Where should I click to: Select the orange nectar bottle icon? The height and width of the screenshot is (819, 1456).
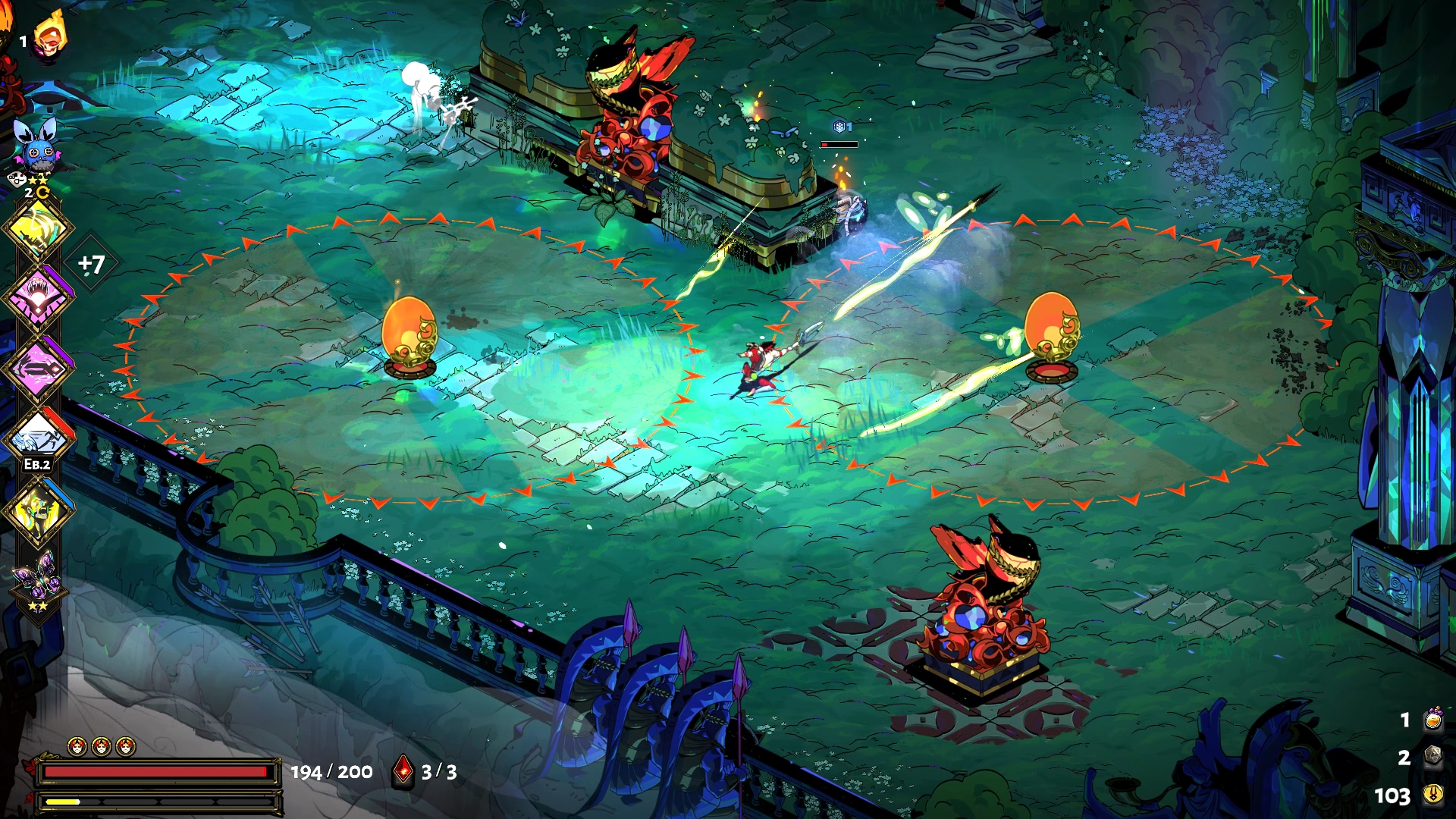coord(1432,719)
